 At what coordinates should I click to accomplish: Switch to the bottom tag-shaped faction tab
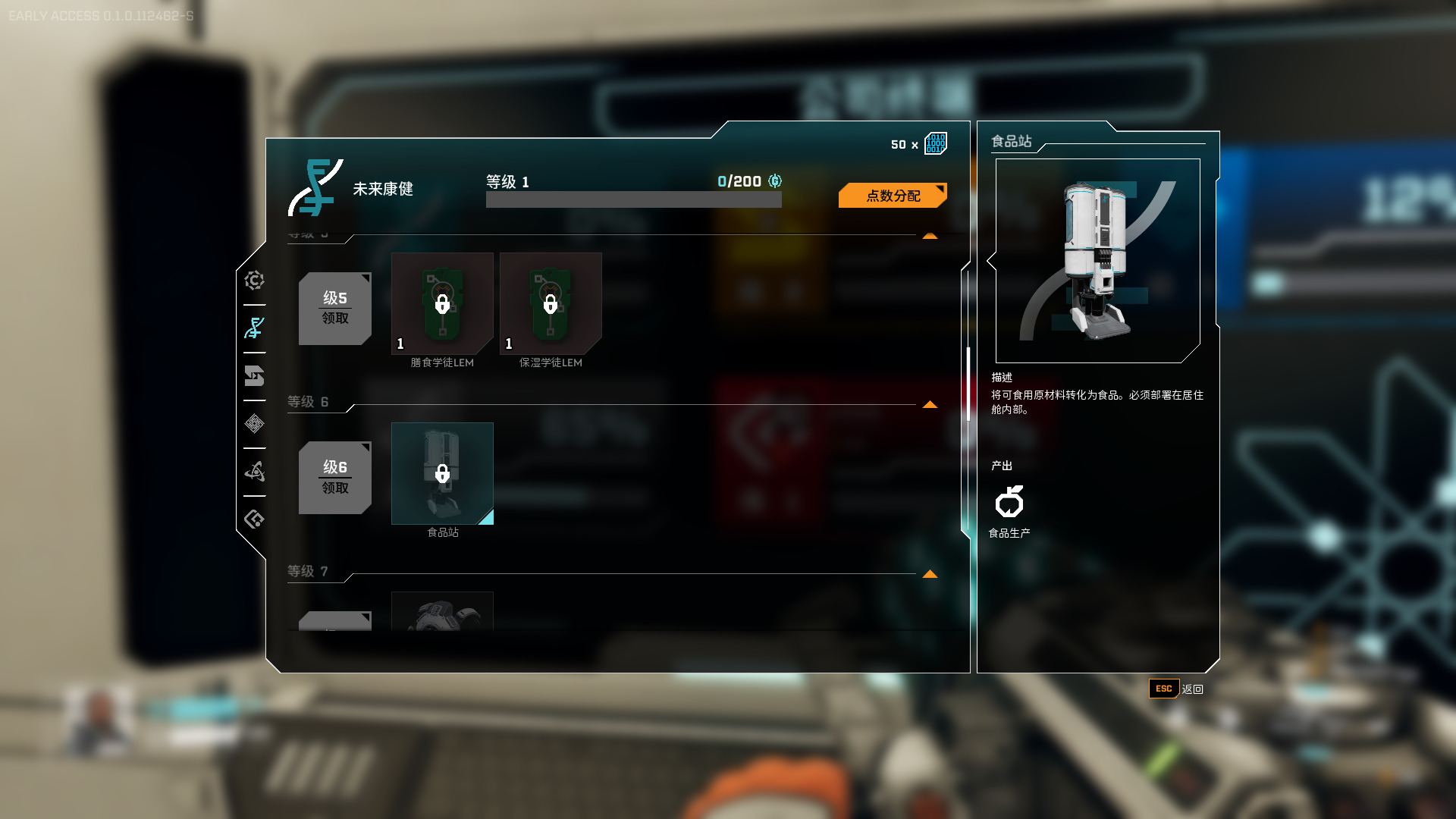tap(254, 519)
